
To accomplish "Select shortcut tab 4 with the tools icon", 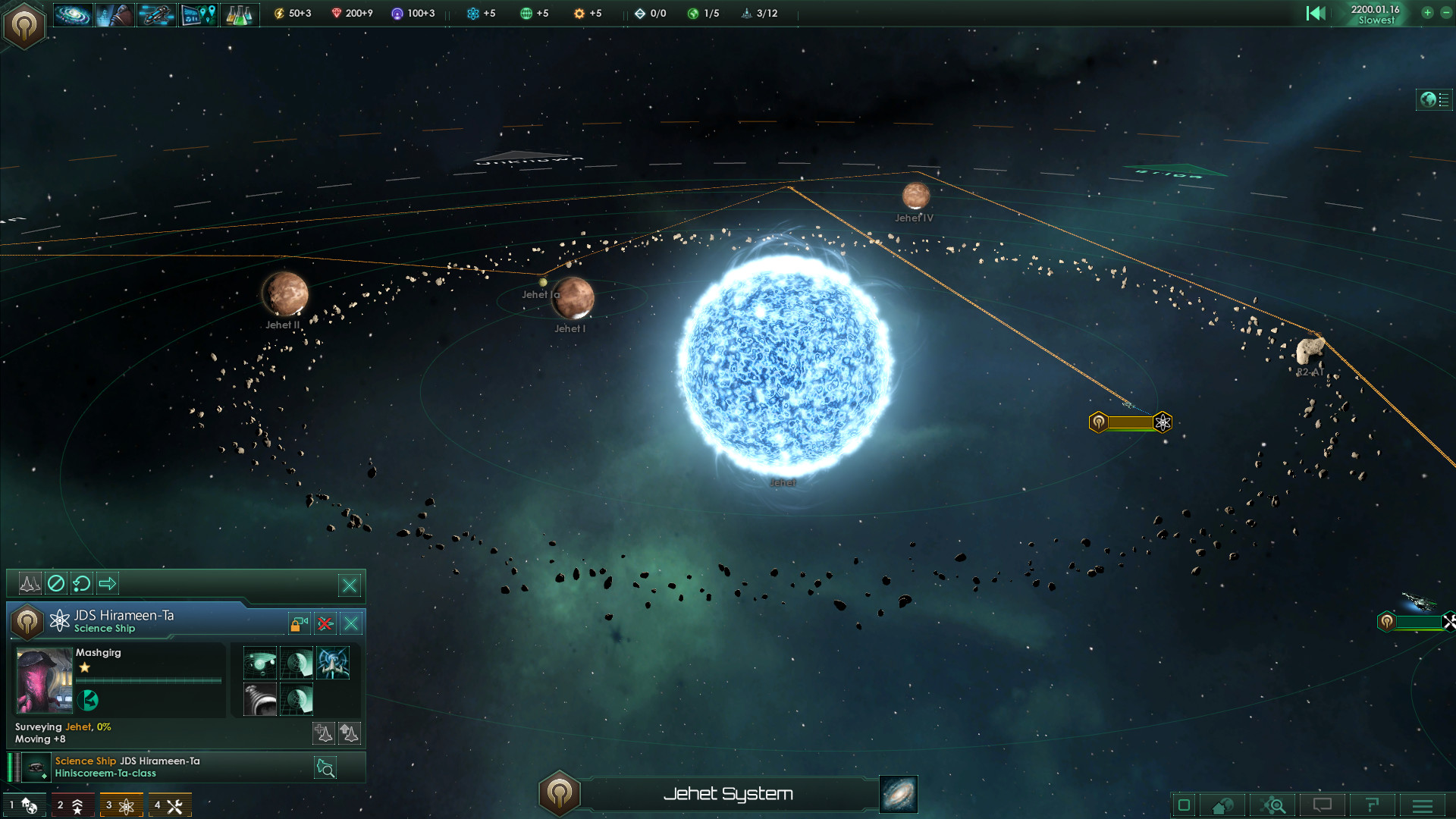I will [170, 805].
